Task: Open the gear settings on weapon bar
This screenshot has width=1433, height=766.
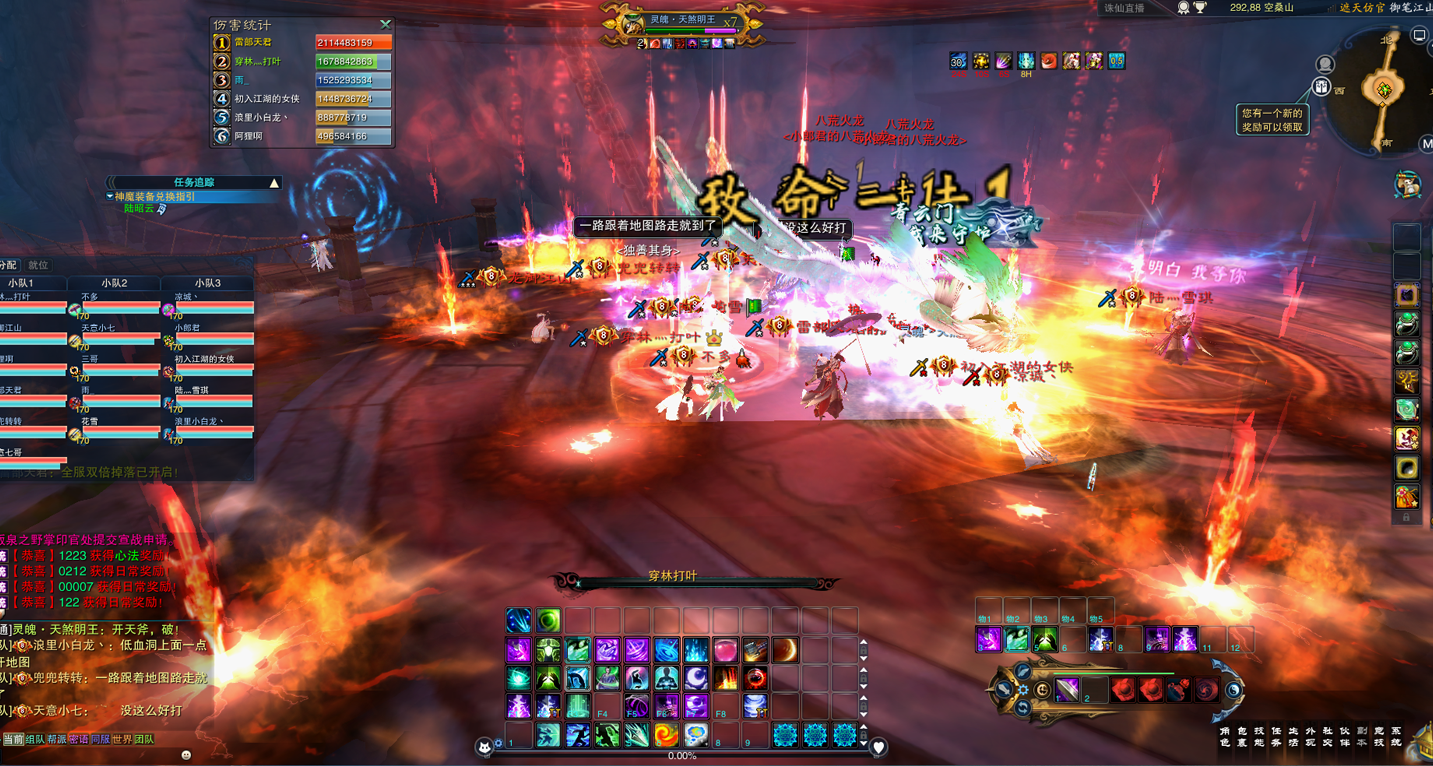Action: click(x=1022, y=690)
